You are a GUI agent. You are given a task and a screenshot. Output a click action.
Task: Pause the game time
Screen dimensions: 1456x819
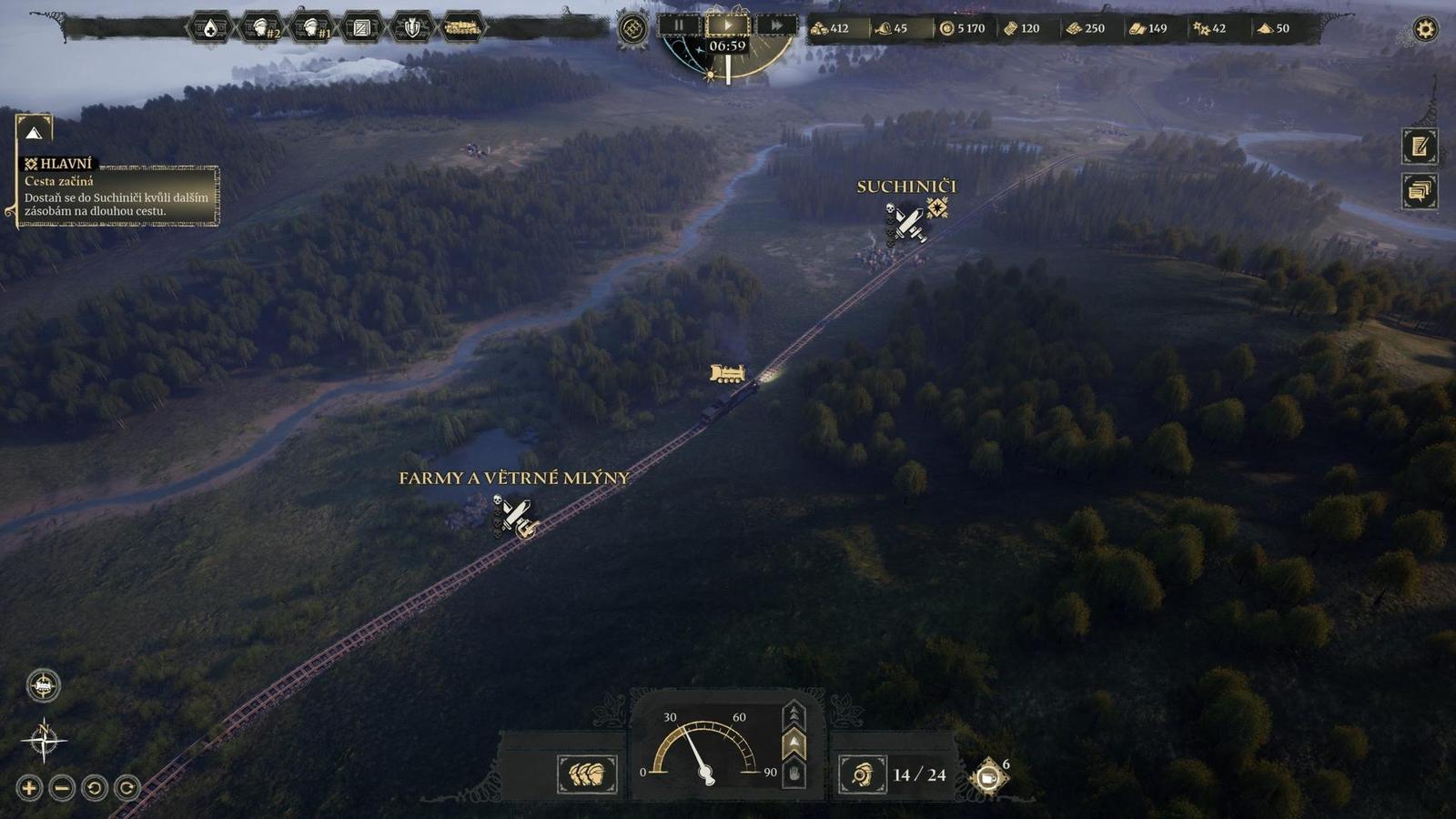(679, 26)
